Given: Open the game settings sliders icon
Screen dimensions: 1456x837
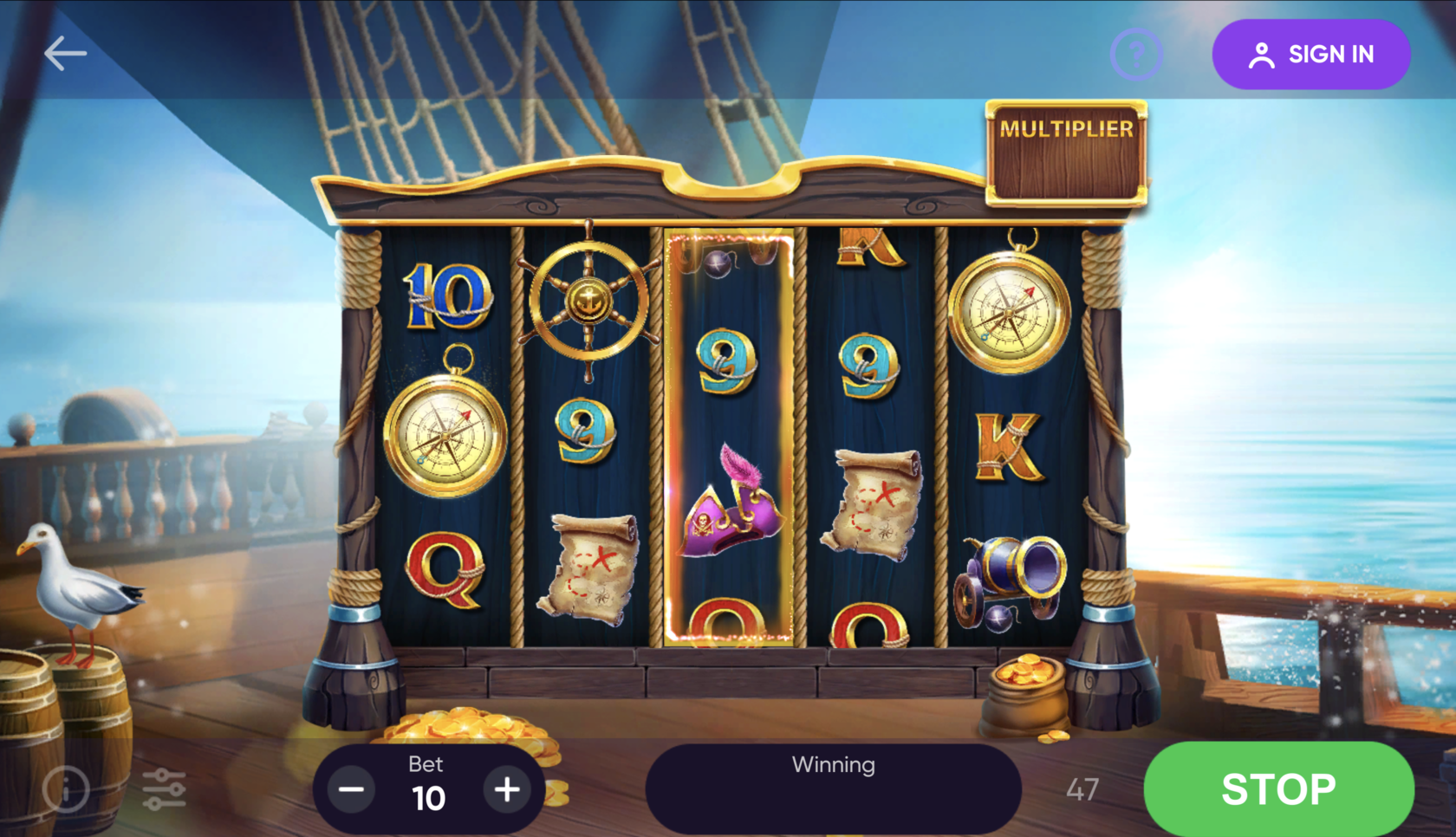Looking at the screenshot, I should pos(165,789).
